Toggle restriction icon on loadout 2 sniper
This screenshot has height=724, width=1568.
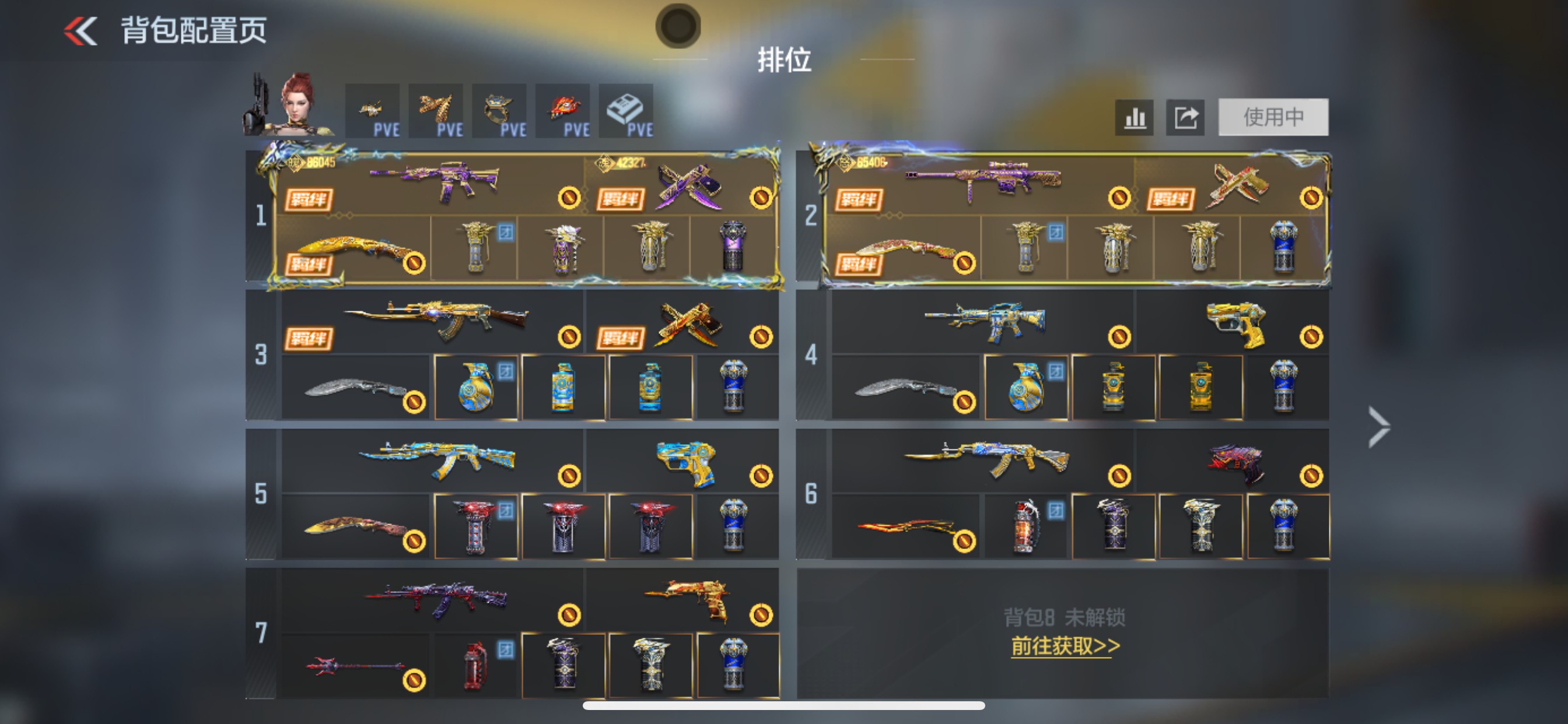tap(1119, 196)
